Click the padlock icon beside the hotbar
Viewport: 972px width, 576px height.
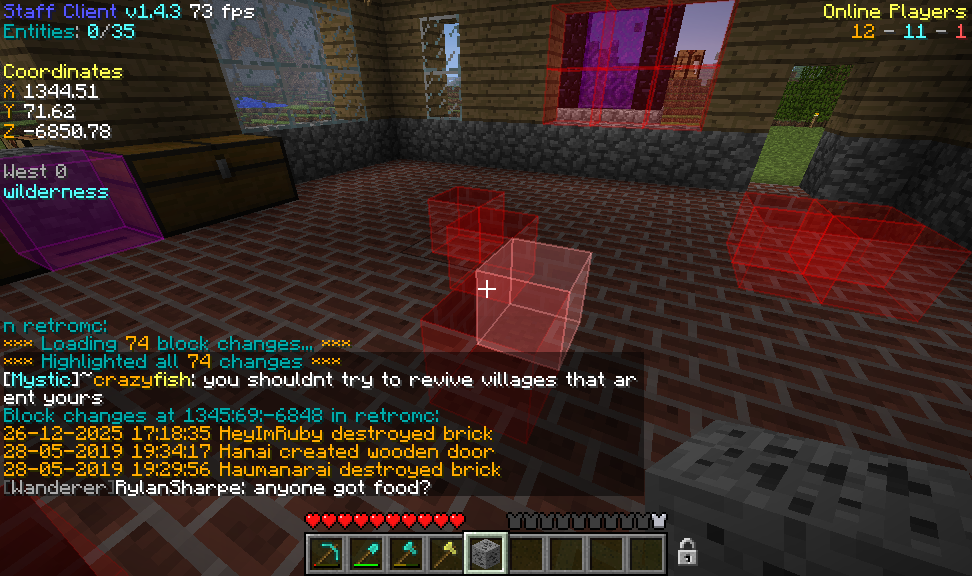pos(686,551)
